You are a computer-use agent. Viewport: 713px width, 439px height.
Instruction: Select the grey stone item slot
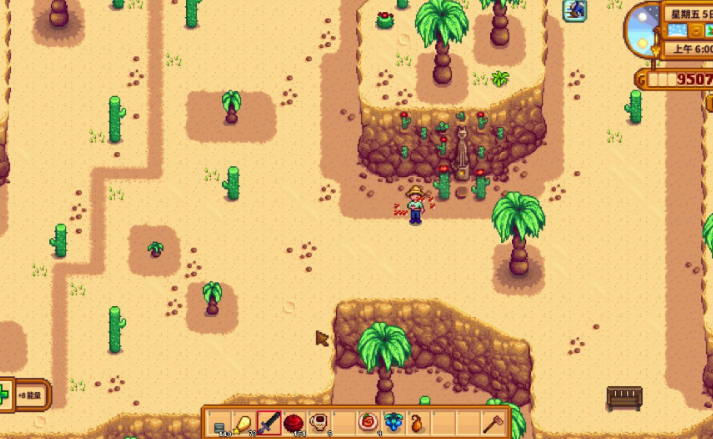(219, 424)
